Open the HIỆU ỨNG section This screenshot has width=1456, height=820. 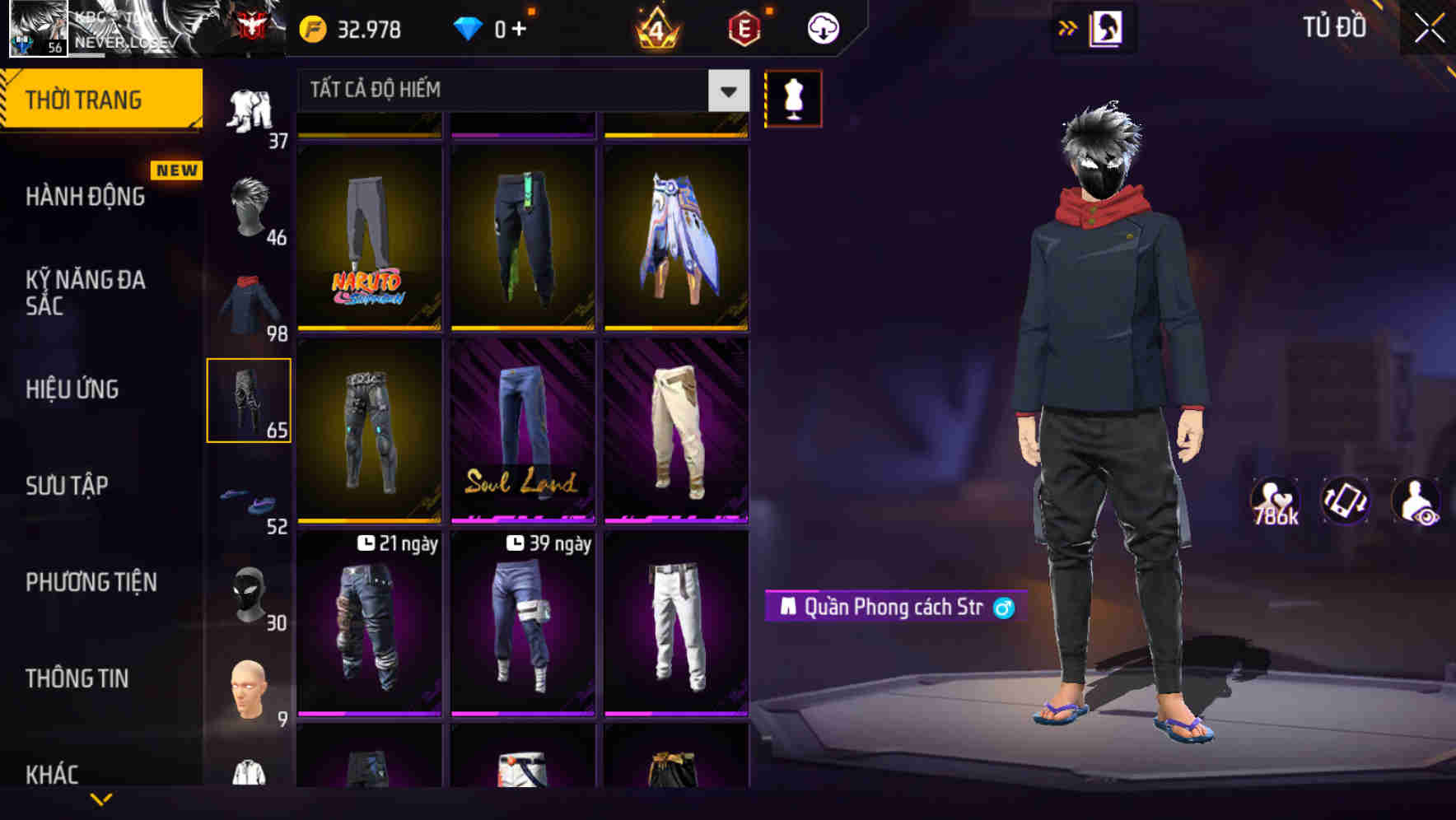coord(72,389)
